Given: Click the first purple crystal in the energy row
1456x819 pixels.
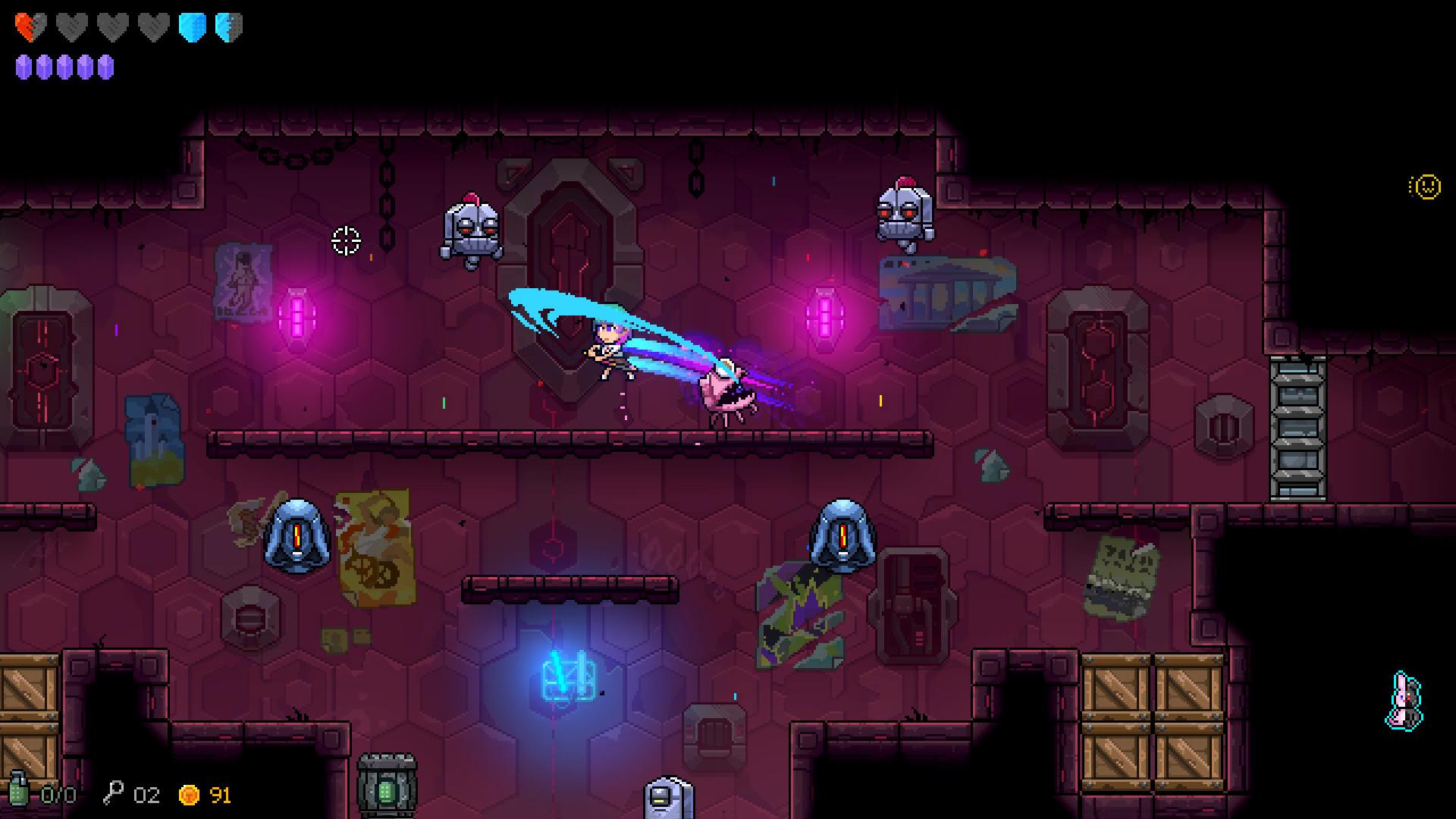Looking at the screenshot, I should (x=24, y=68).
